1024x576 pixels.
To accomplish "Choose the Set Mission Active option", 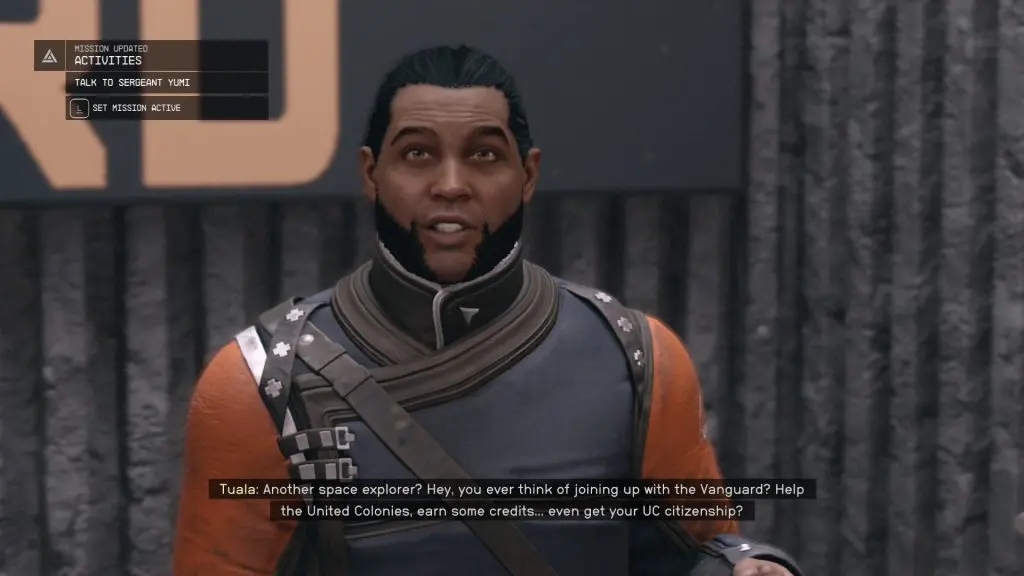I will pos(166,108).
